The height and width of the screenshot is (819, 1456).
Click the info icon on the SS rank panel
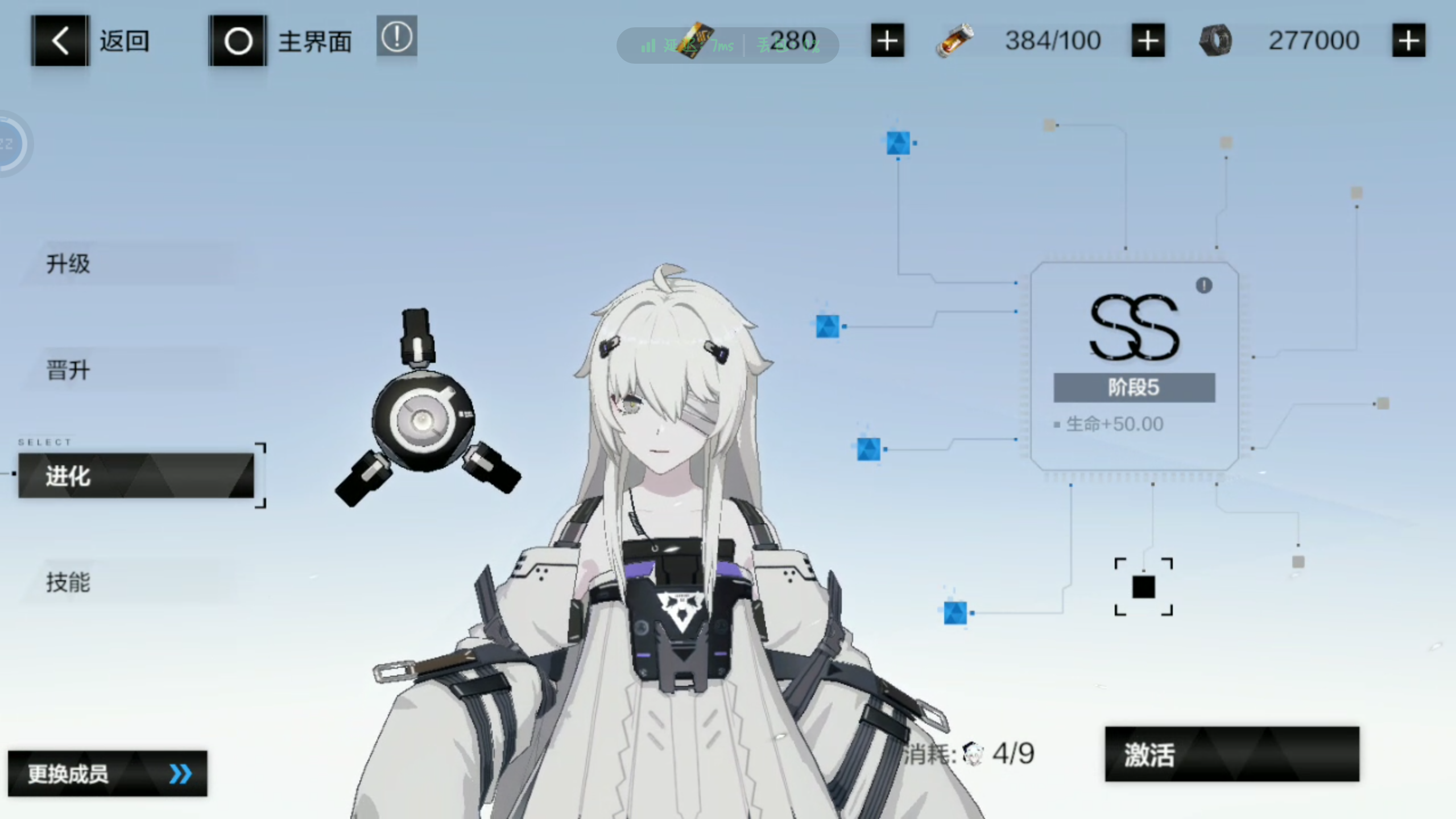(x=1205, y=287)
